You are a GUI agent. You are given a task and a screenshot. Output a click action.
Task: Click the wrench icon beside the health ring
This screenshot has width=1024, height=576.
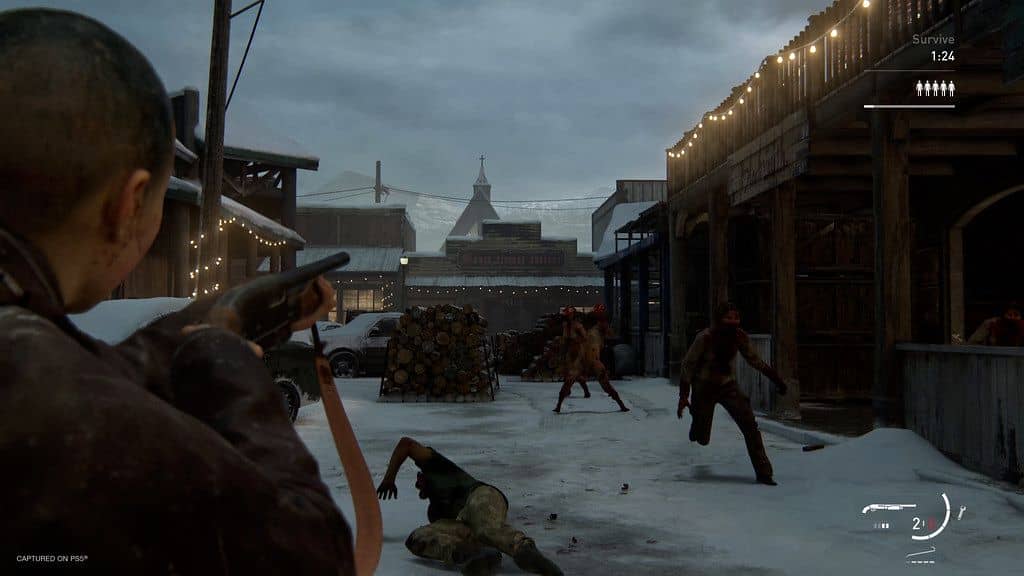pos(961,512)
